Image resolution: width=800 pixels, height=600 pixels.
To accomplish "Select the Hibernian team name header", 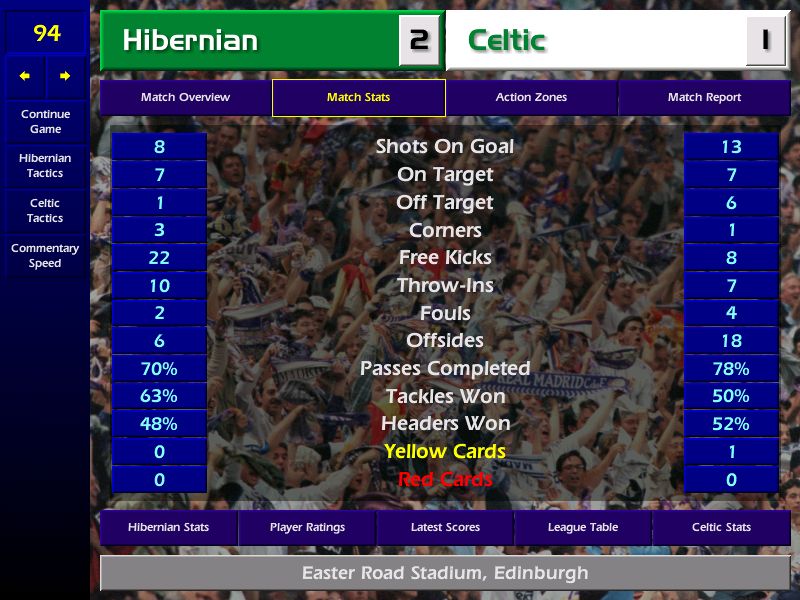I will 250,41.
